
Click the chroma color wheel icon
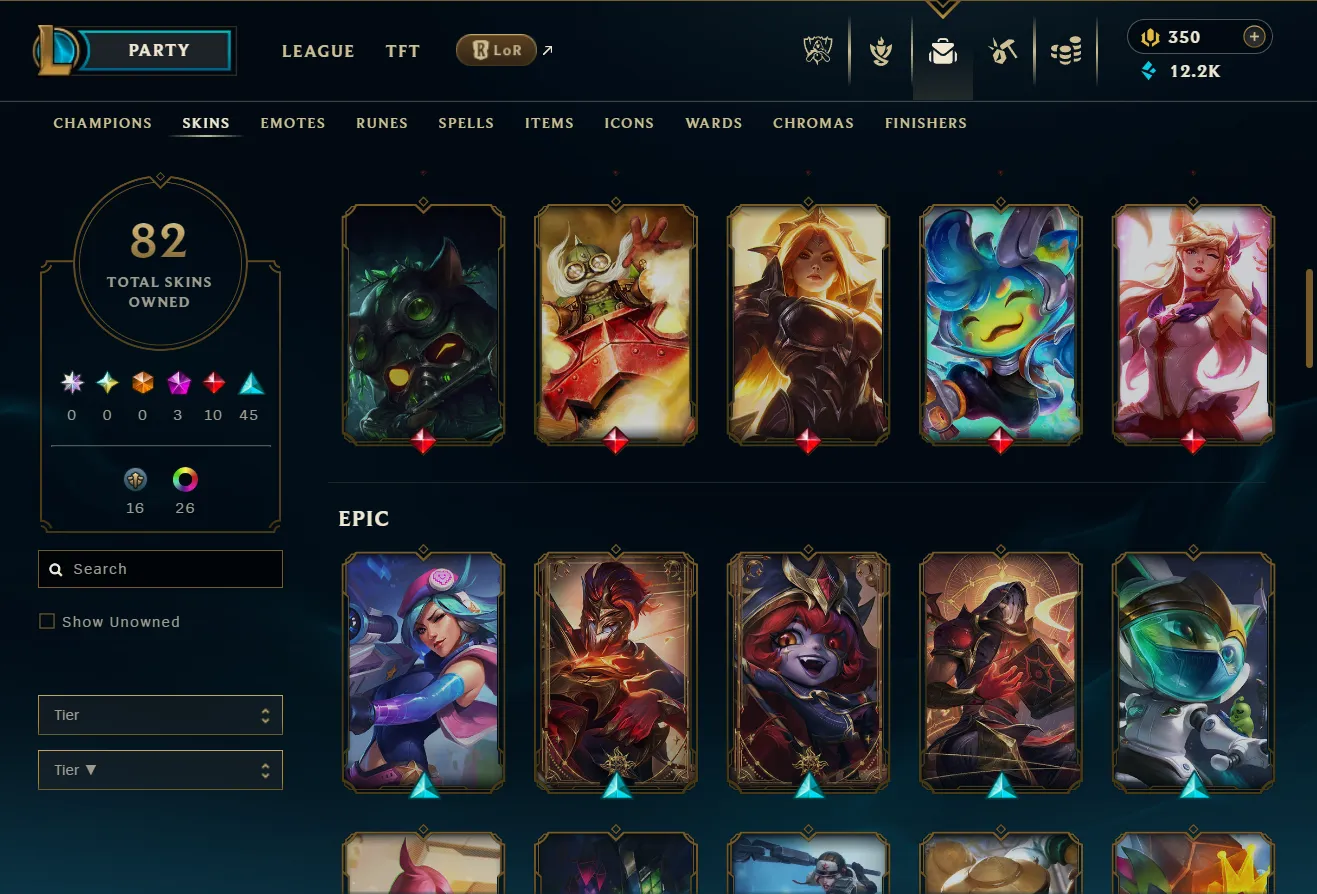184,480
